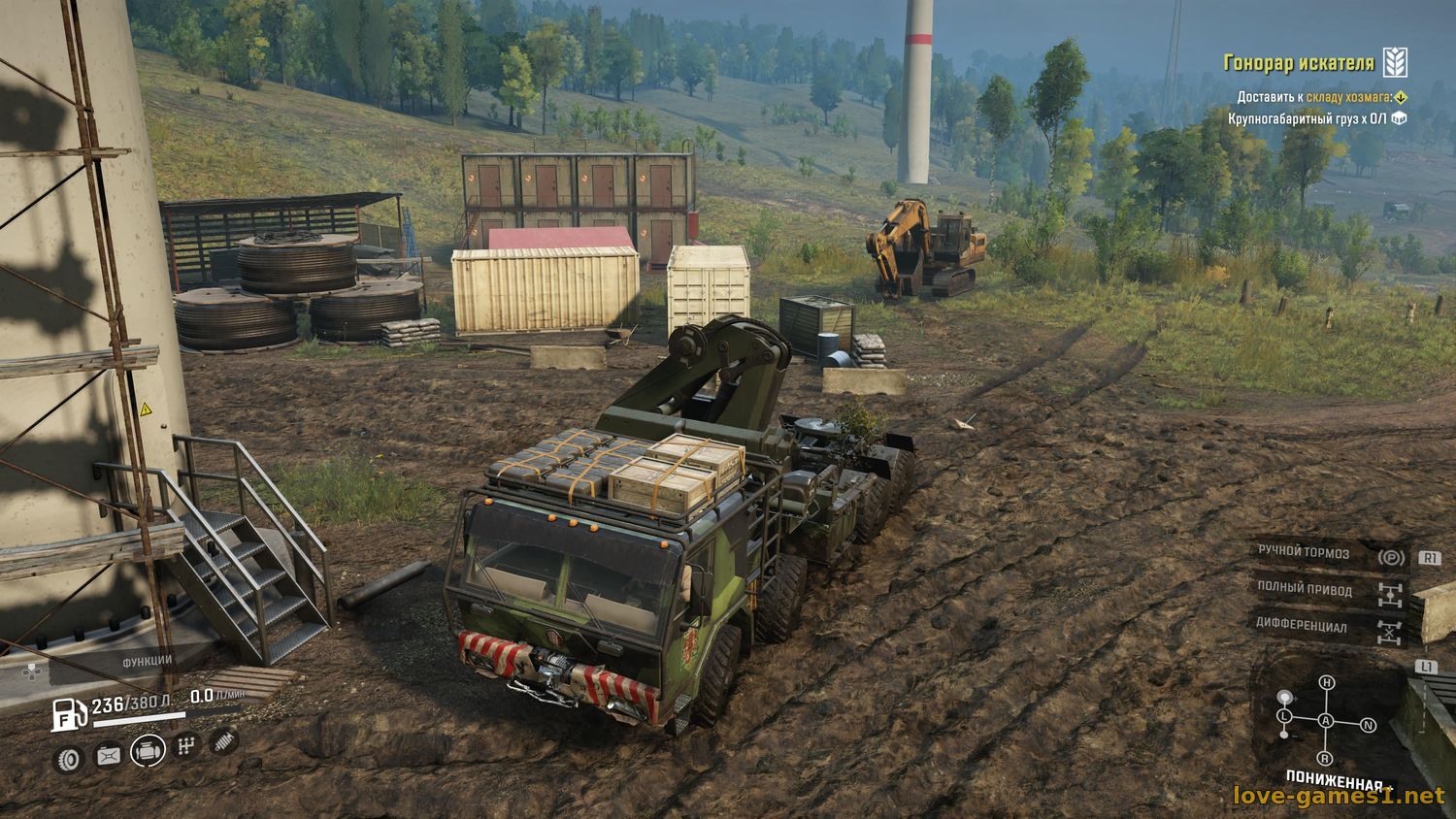Click the wheat emblem task icon
Screen dimensions: 1456x819
click(x=1395, y=62)
